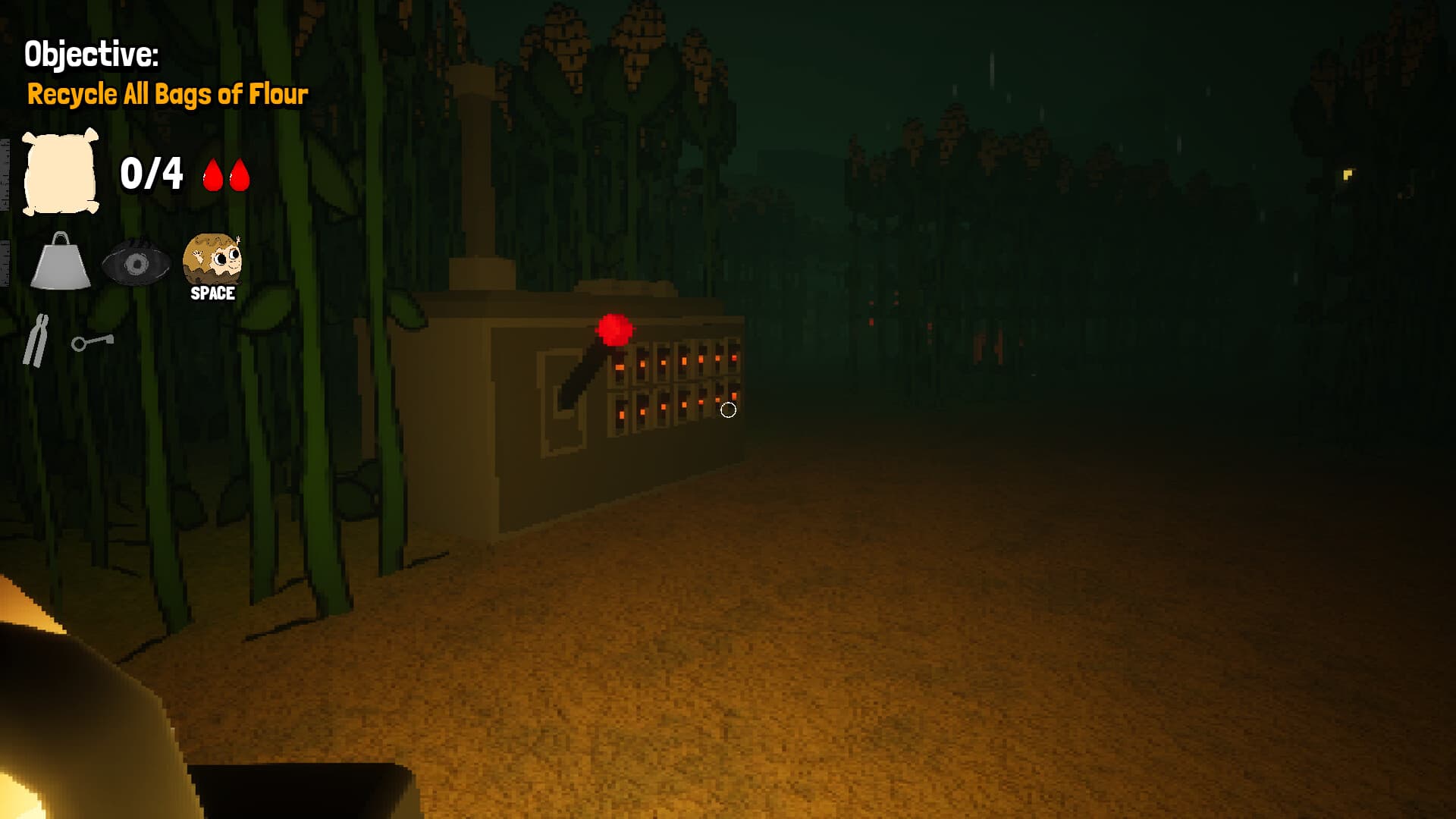Click the 'Recycle All Bags of Flour' objective text

click(168, 95)
